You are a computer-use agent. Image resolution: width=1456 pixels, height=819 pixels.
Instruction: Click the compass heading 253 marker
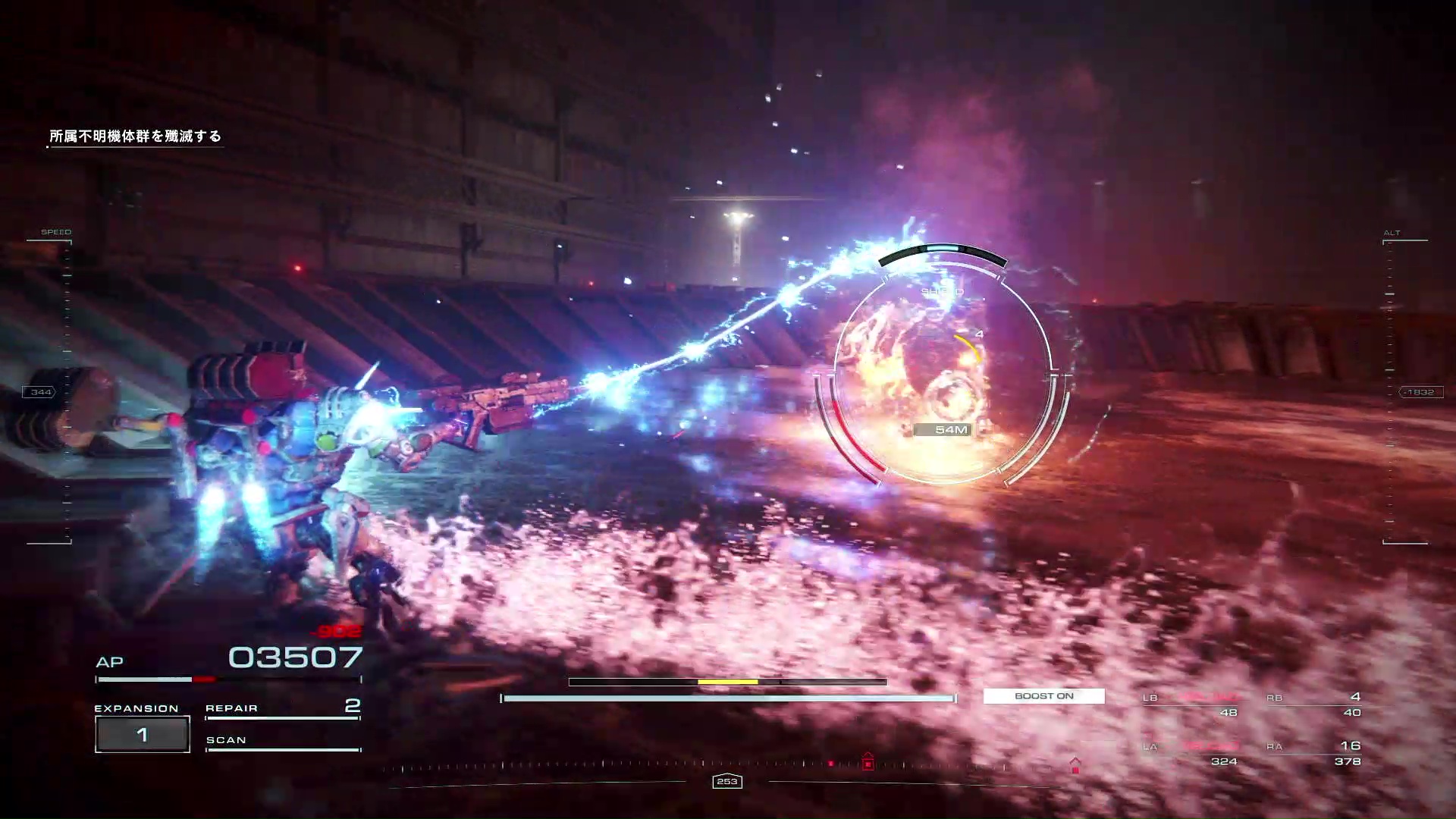[726, 781]
